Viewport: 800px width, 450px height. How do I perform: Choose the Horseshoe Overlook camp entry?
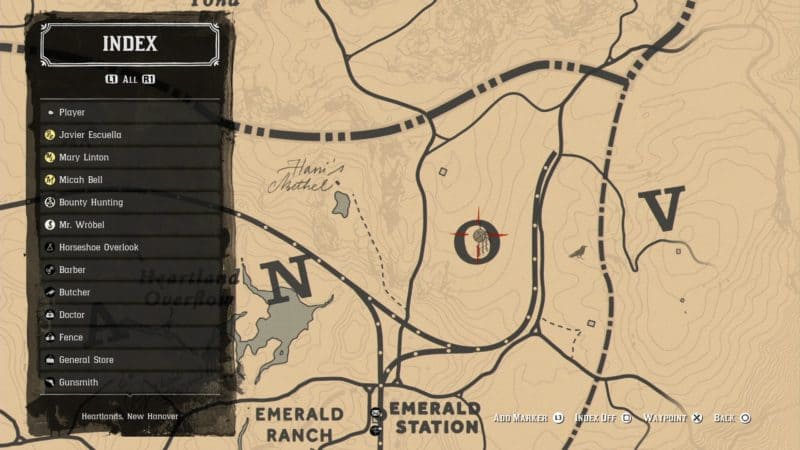tap(130, 247)
